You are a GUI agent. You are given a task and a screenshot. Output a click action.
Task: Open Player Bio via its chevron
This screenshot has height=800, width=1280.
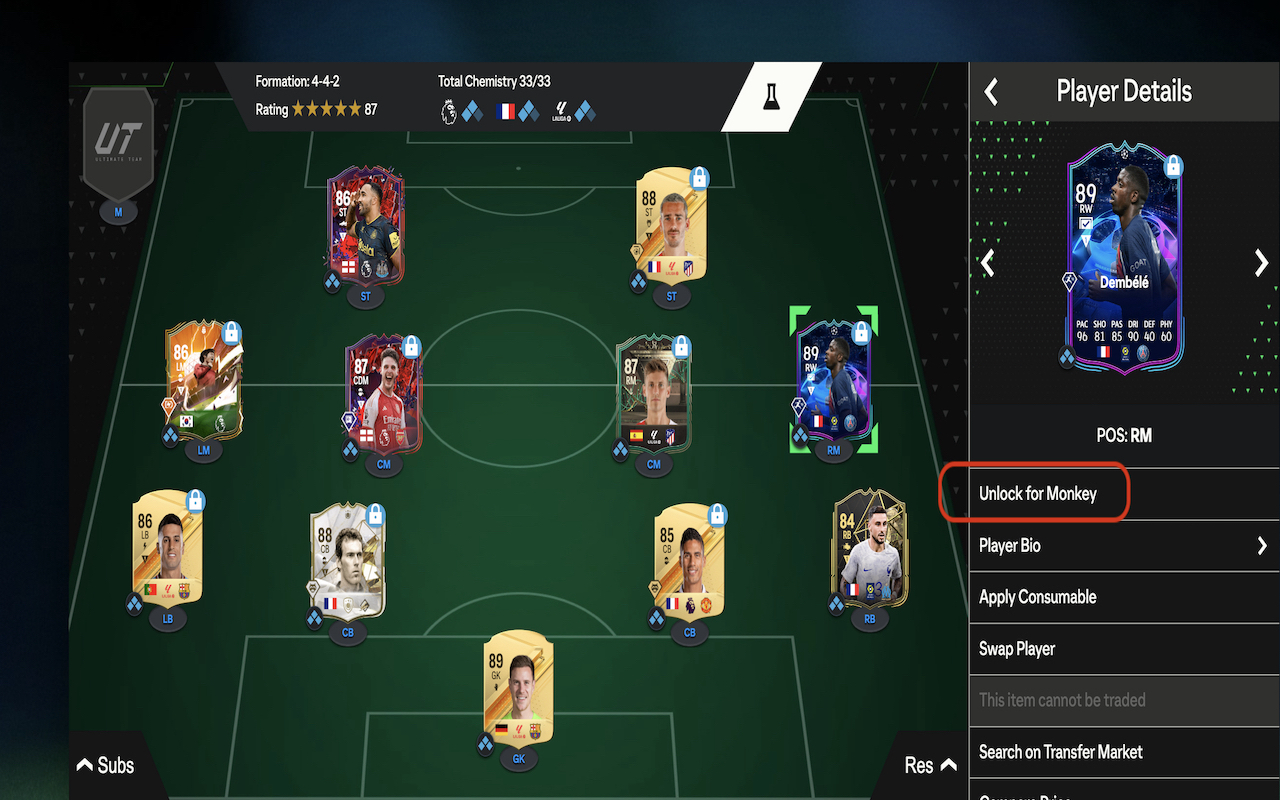pyautogui.click(x=1262, y=545)
